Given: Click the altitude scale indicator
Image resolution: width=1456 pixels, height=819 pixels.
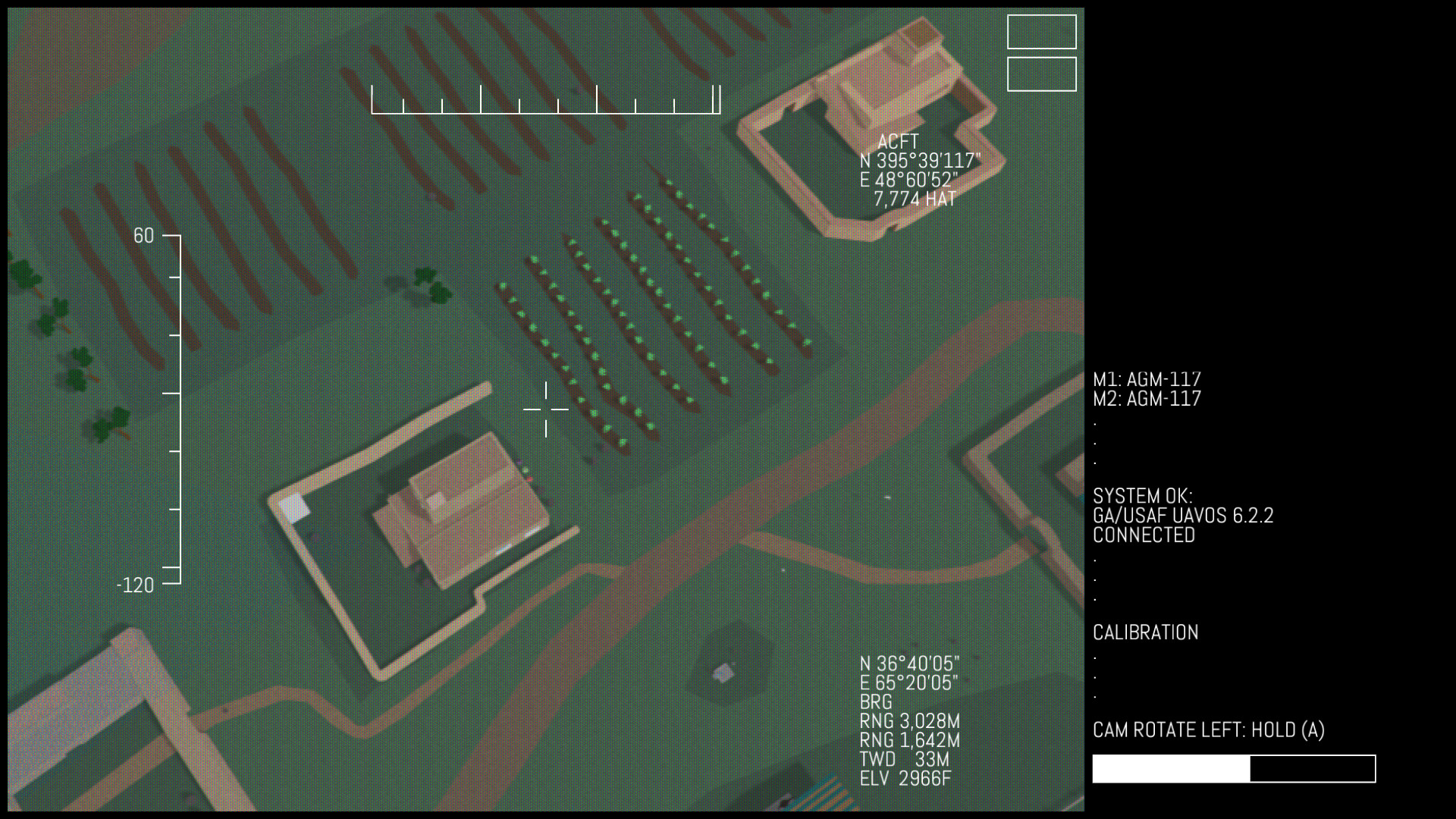Looking at the screenshot, I should [x=176, y=409].
